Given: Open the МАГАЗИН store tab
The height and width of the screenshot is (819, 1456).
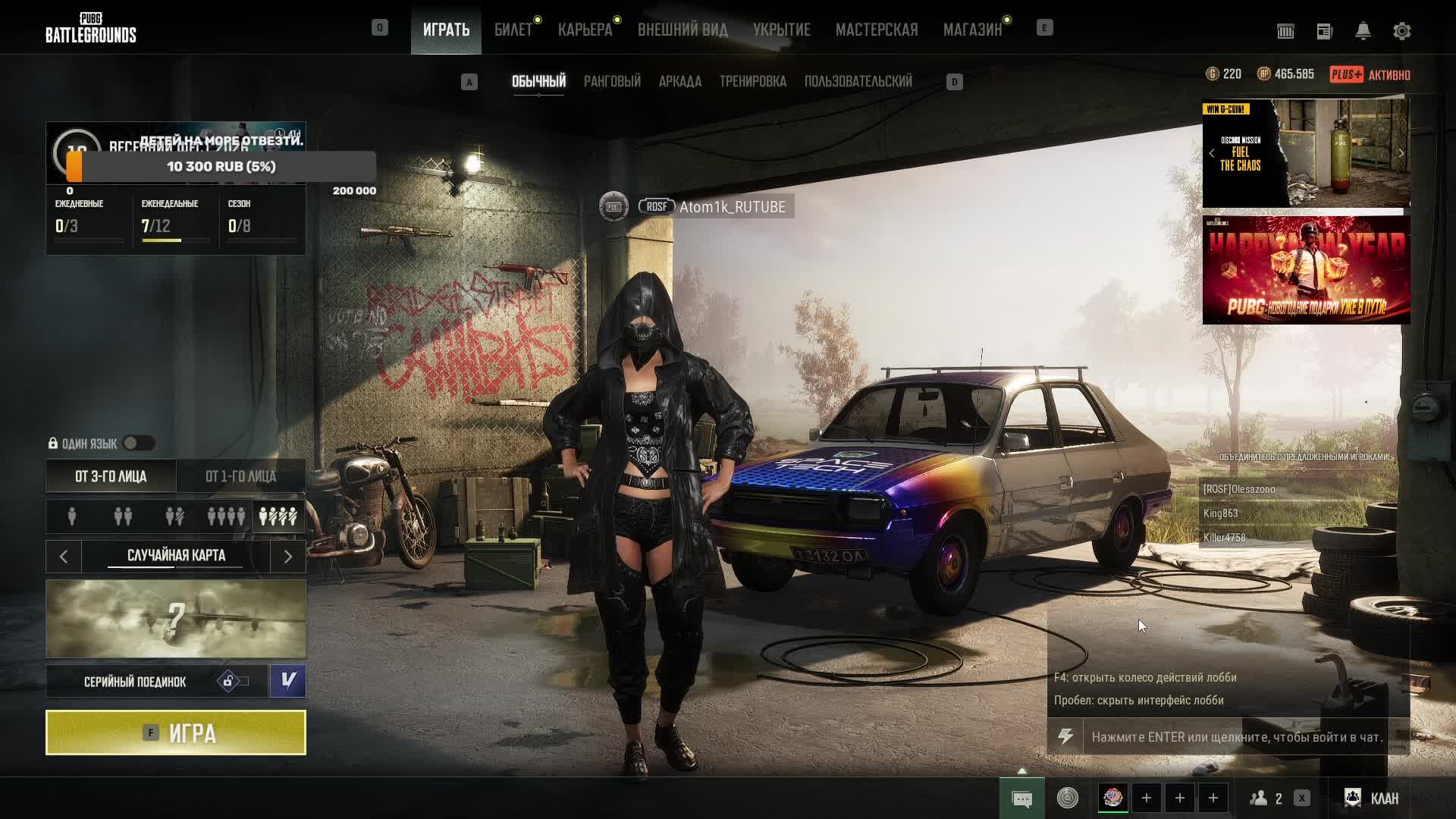Looking at the screenshot, I should click(972, 30).
